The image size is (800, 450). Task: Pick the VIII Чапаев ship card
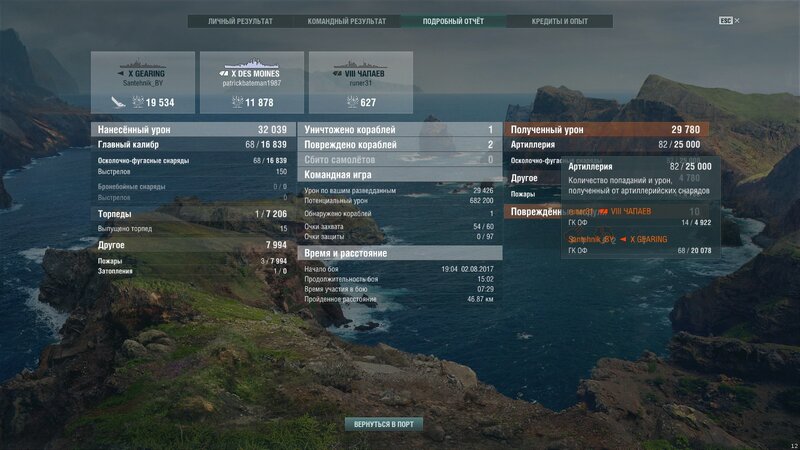click(x=360, y=83)
